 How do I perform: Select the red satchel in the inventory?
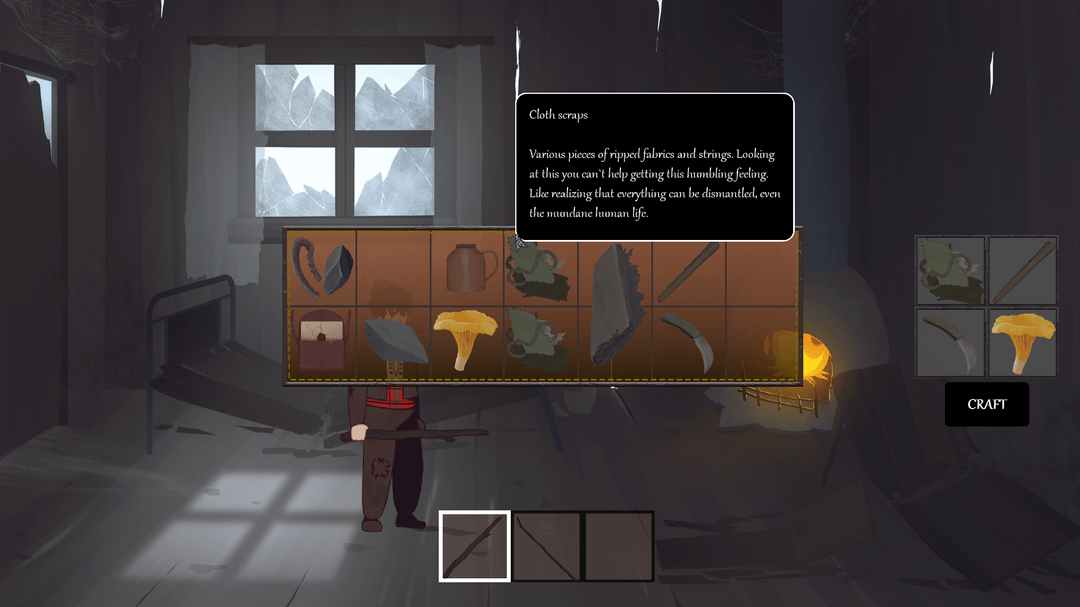click(320, 341)
